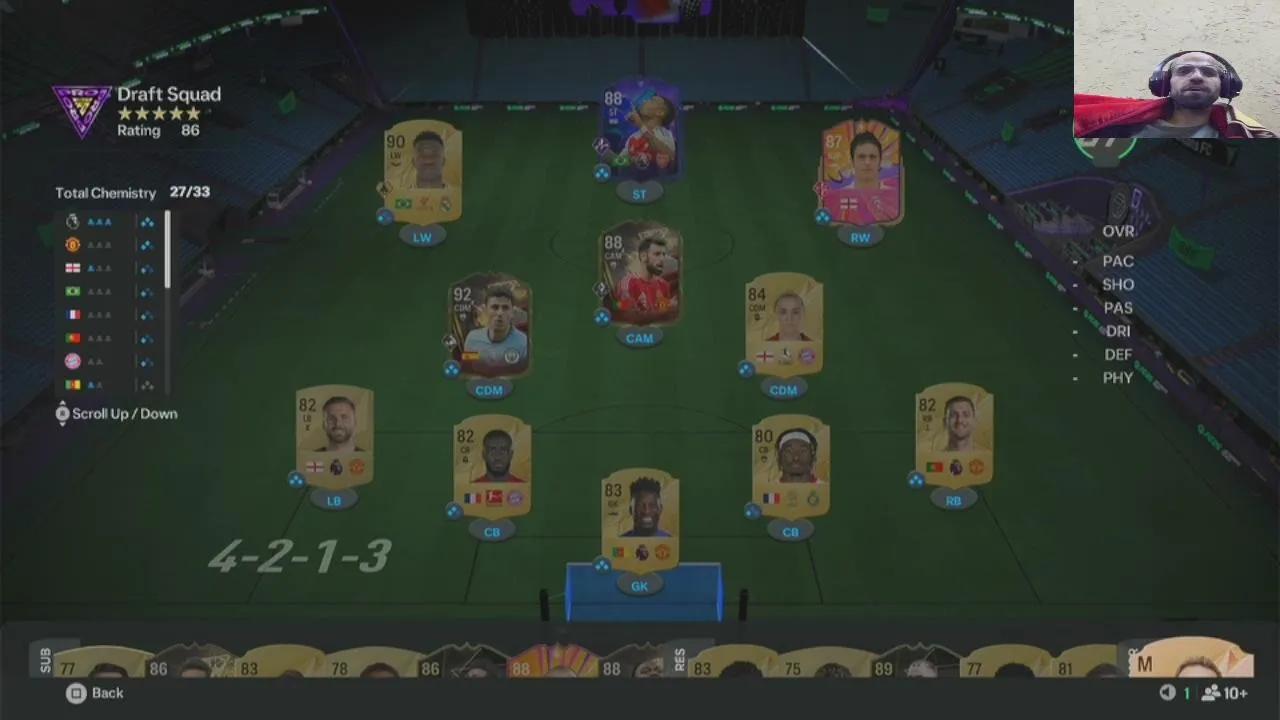Click the Bayern Munich club badge

74,360
